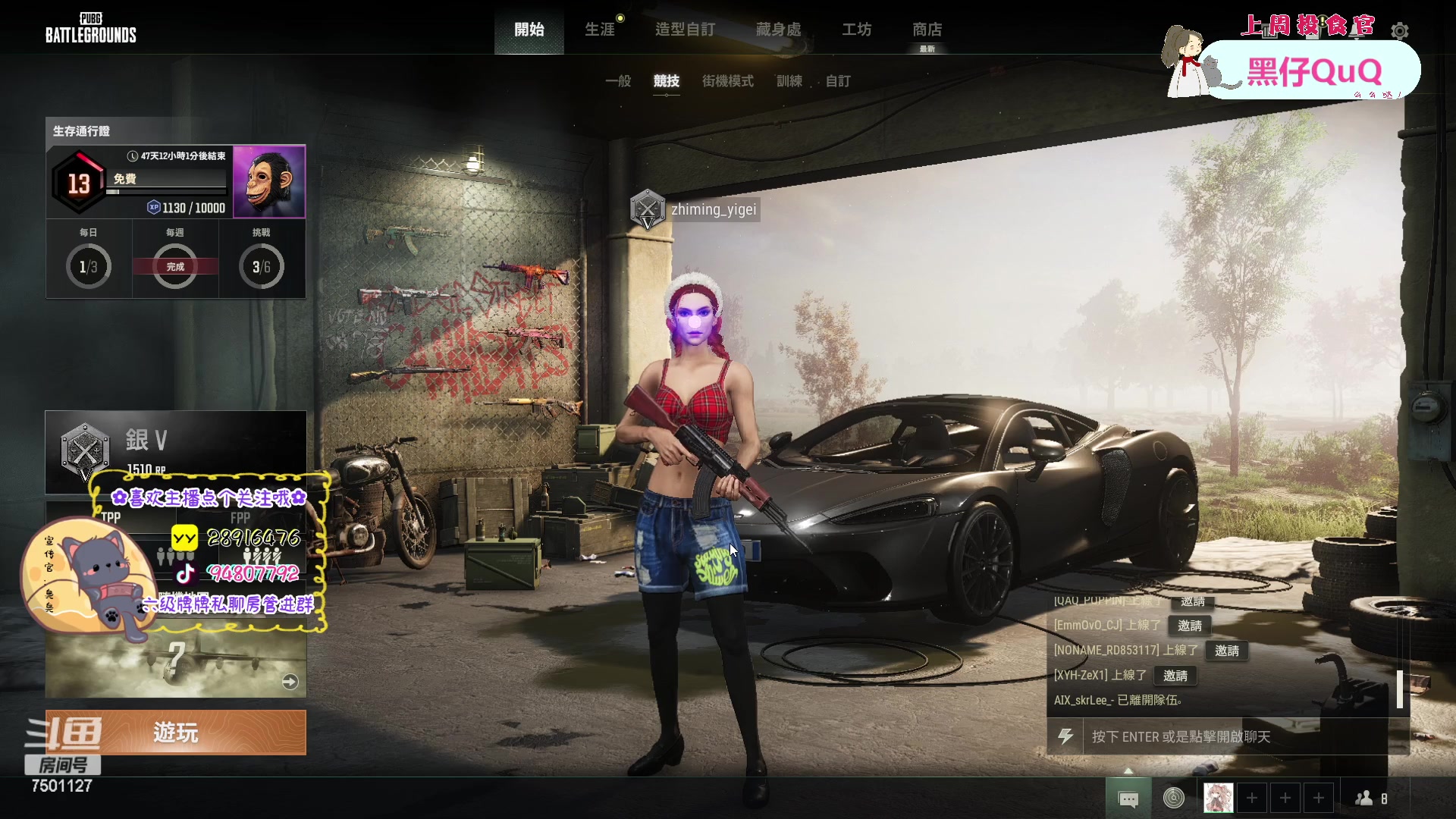The height and width of the screenshot is (819, 1456).
Task: Invite EmmOvO_CJ to the team
Action: click(1189, 626)
